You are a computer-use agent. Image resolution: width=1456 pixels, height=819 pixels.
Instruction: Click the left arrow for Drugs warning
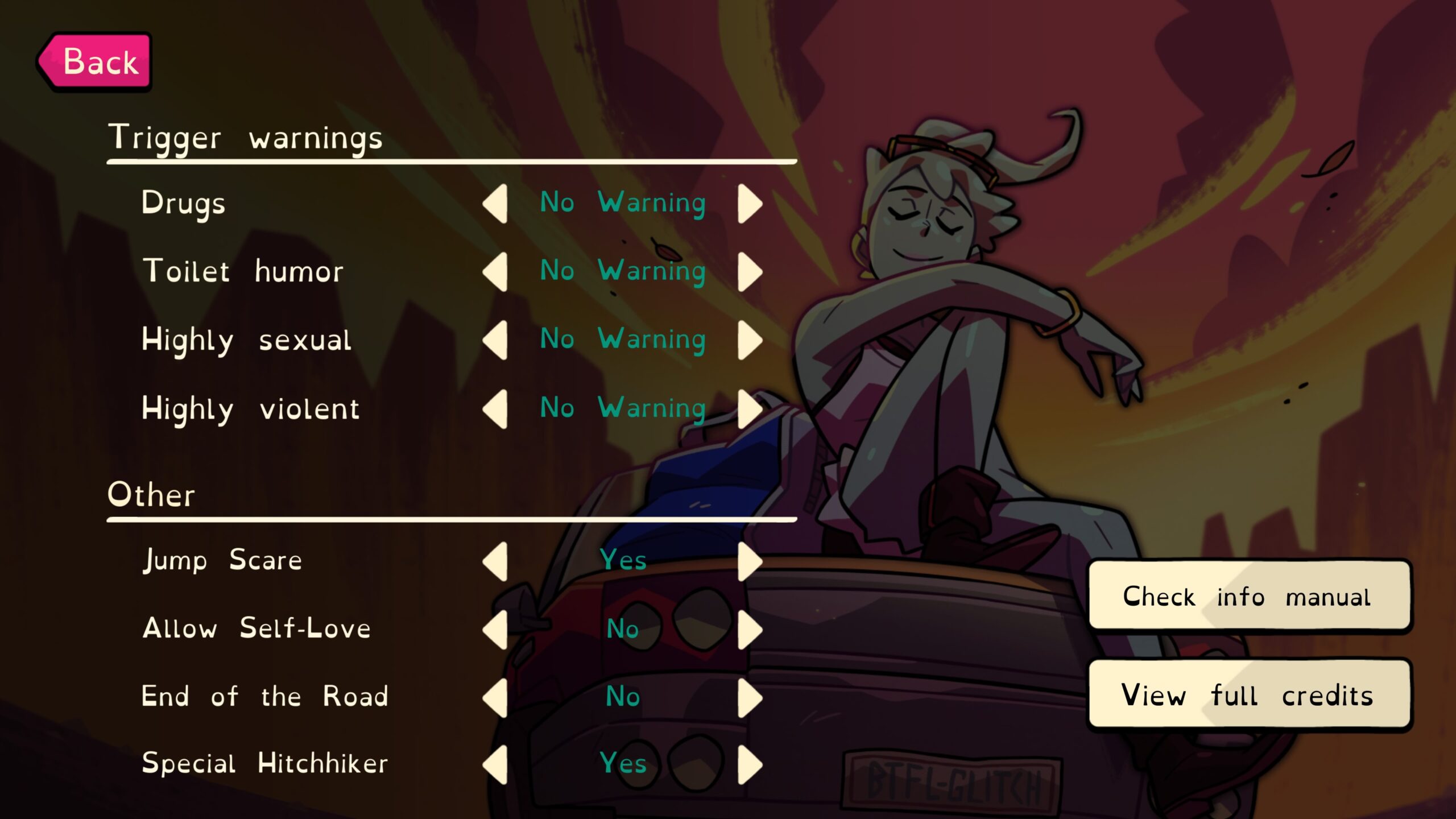(x=495, y=205)
